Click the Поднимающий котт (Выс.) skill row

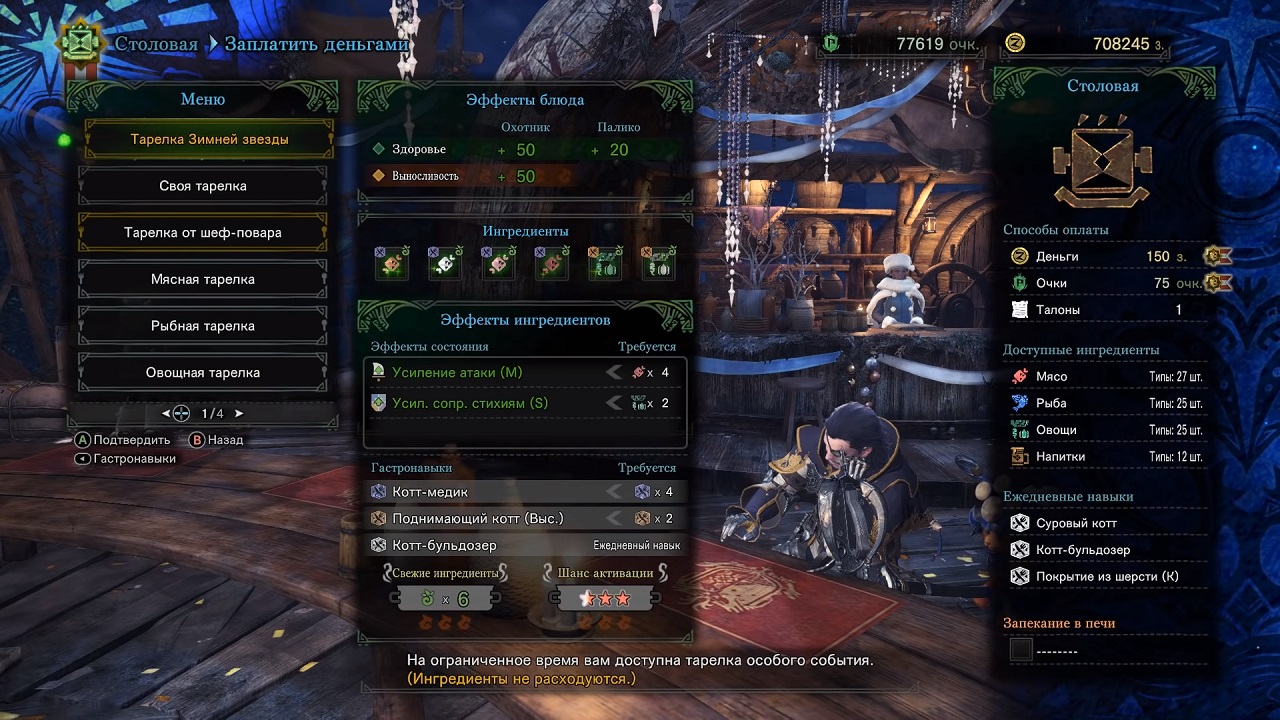tap(524, 519)
